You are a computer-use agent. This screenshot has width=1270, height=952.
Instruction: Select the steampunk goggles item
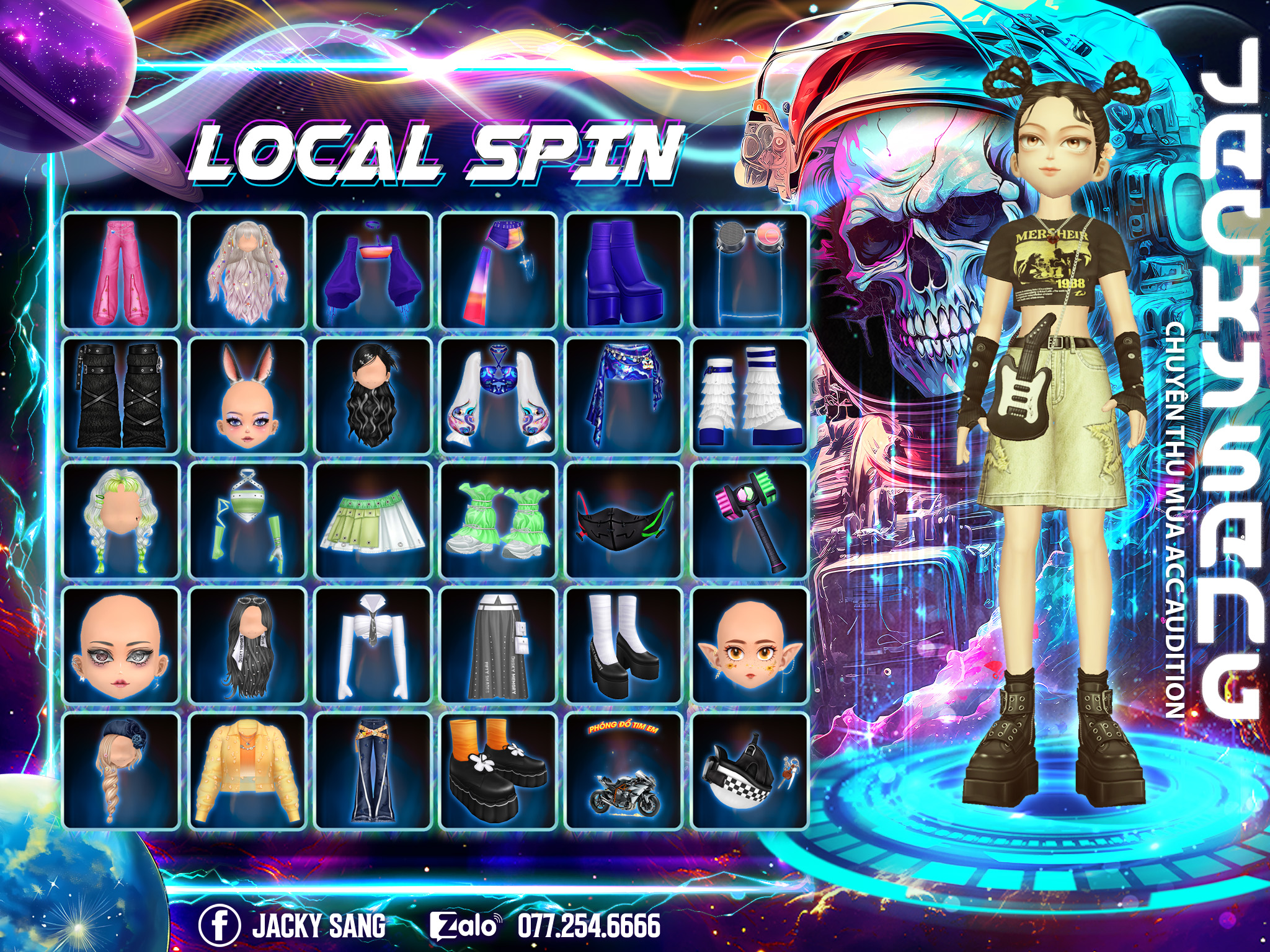(749, 271)
